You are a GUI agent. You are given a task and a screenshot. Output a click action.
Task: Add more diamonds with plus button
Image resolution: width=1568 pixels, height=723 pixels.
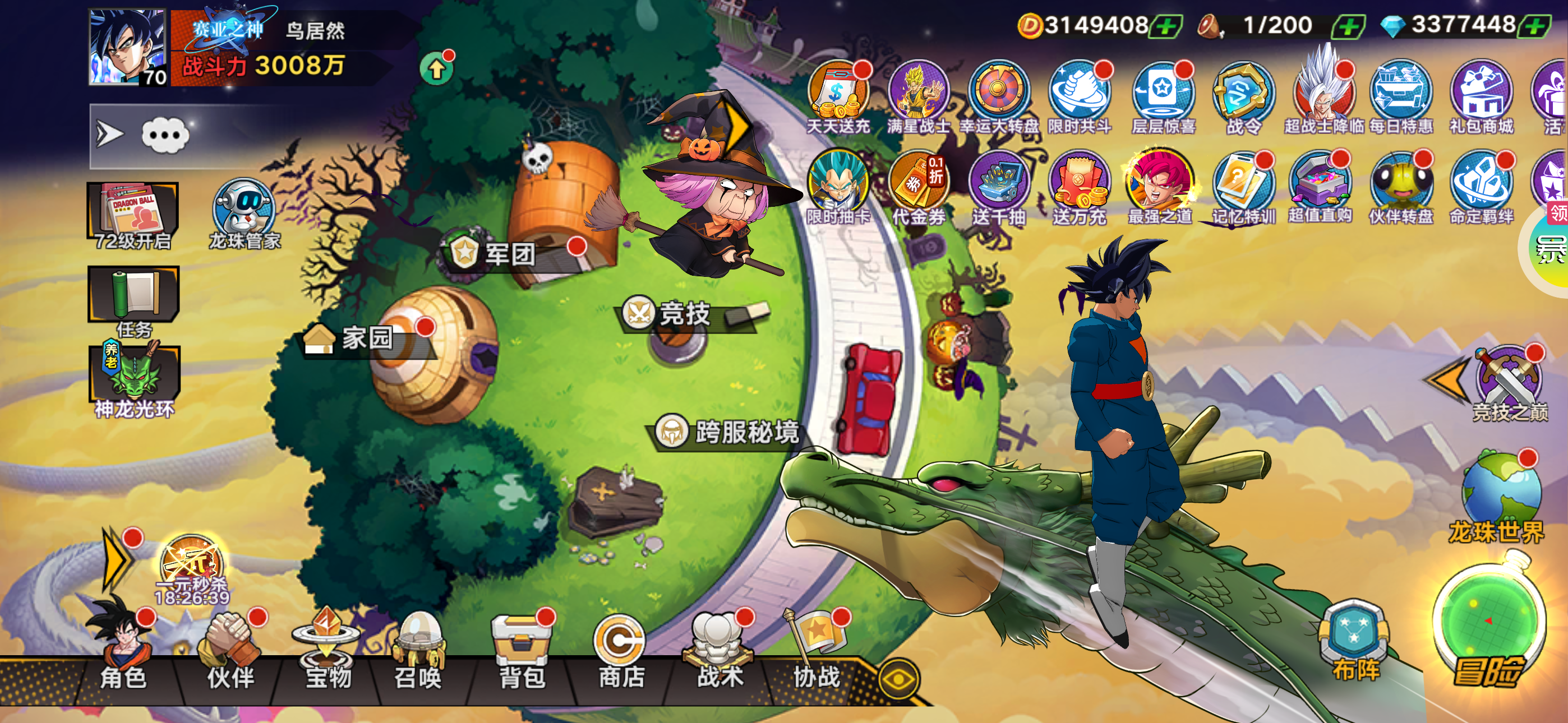click(x=1534, y=26)
